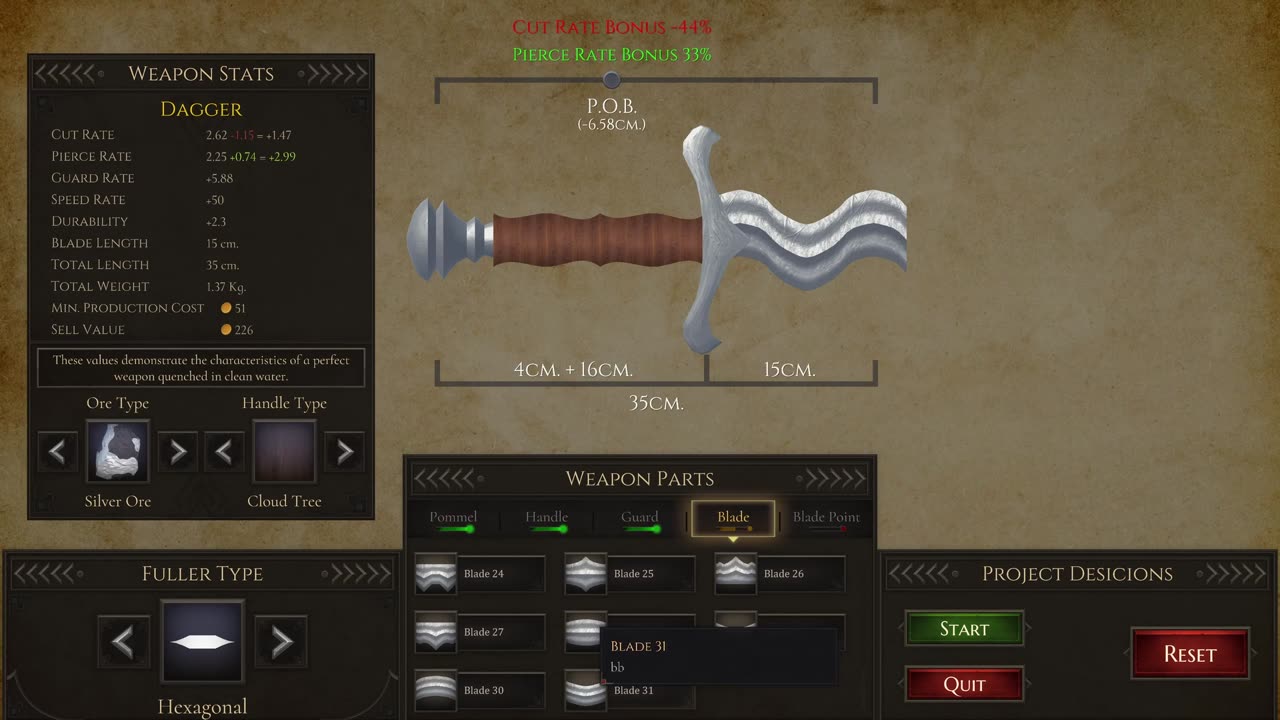Open the Blade Point tab
This screenshot has width=1280, height=720.
(826, 518)
